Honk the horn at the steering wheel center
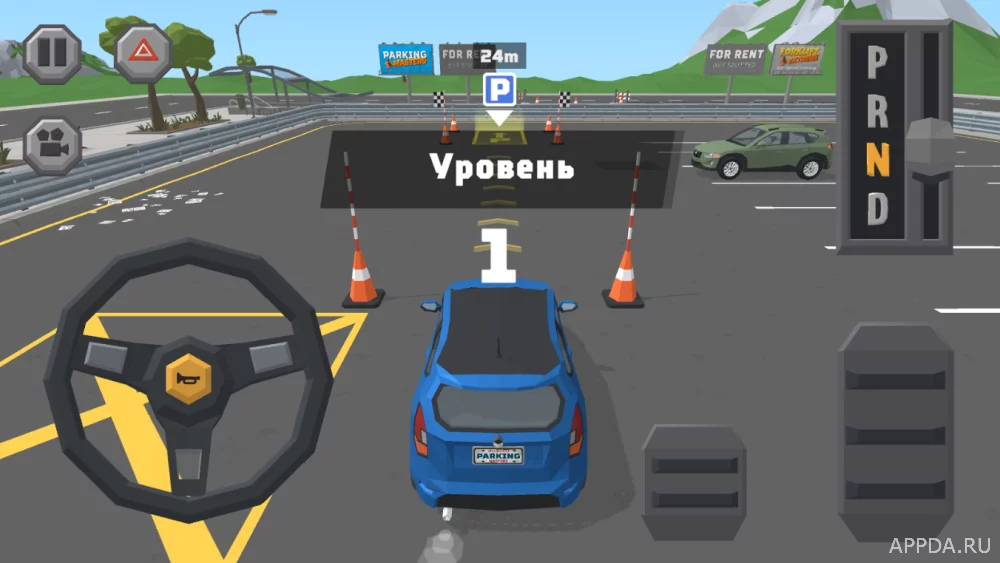Screen dimensions: 1000x563 tap(188, 377)
